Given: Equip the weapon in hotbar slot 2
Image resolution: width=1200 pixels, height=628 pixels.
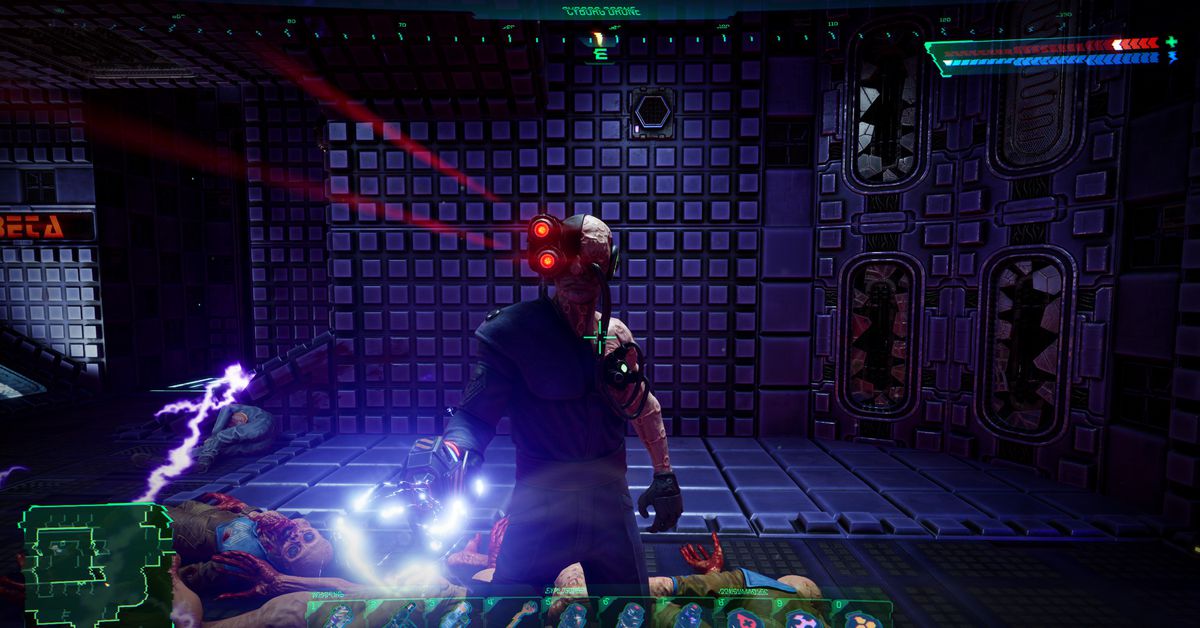Looking at the screenshot, I should [398, 616].
